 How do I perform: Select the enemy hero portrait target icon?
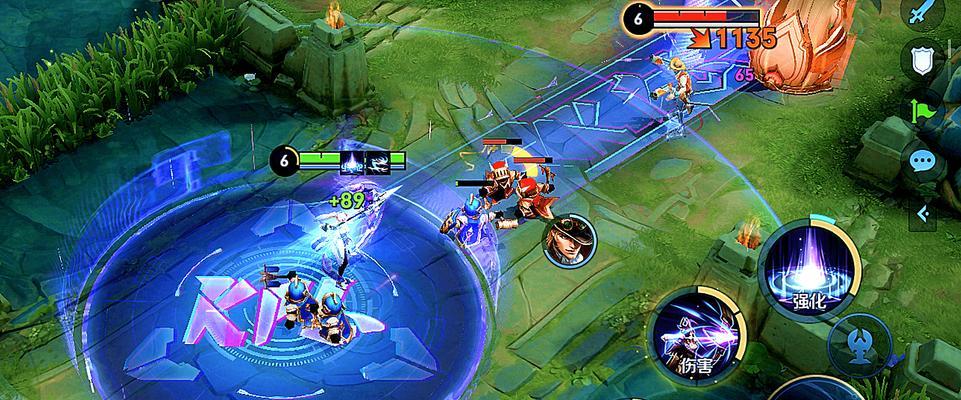tap(566, 242)
